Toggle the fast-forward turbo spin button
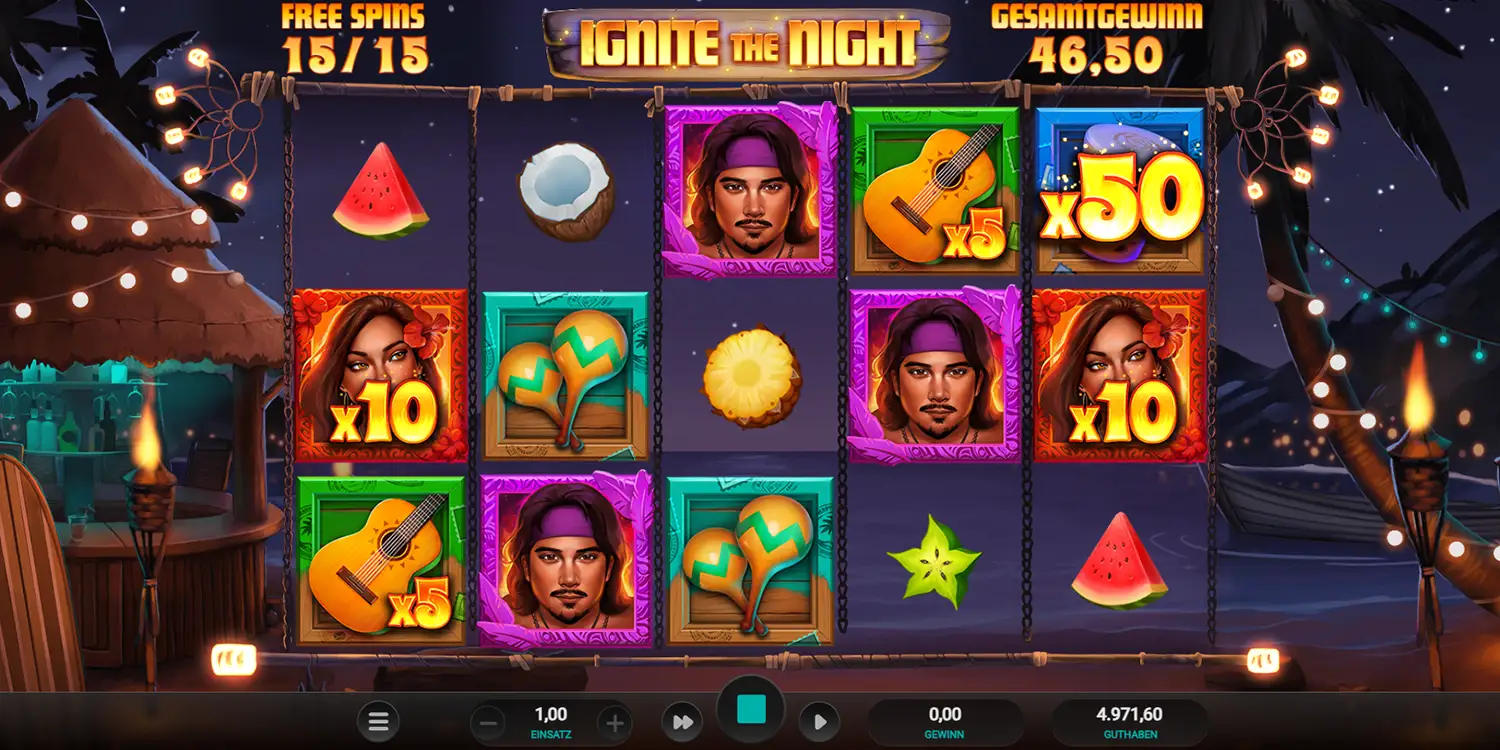The height and width of the screenshot is (750, 1500). (682, 722)
